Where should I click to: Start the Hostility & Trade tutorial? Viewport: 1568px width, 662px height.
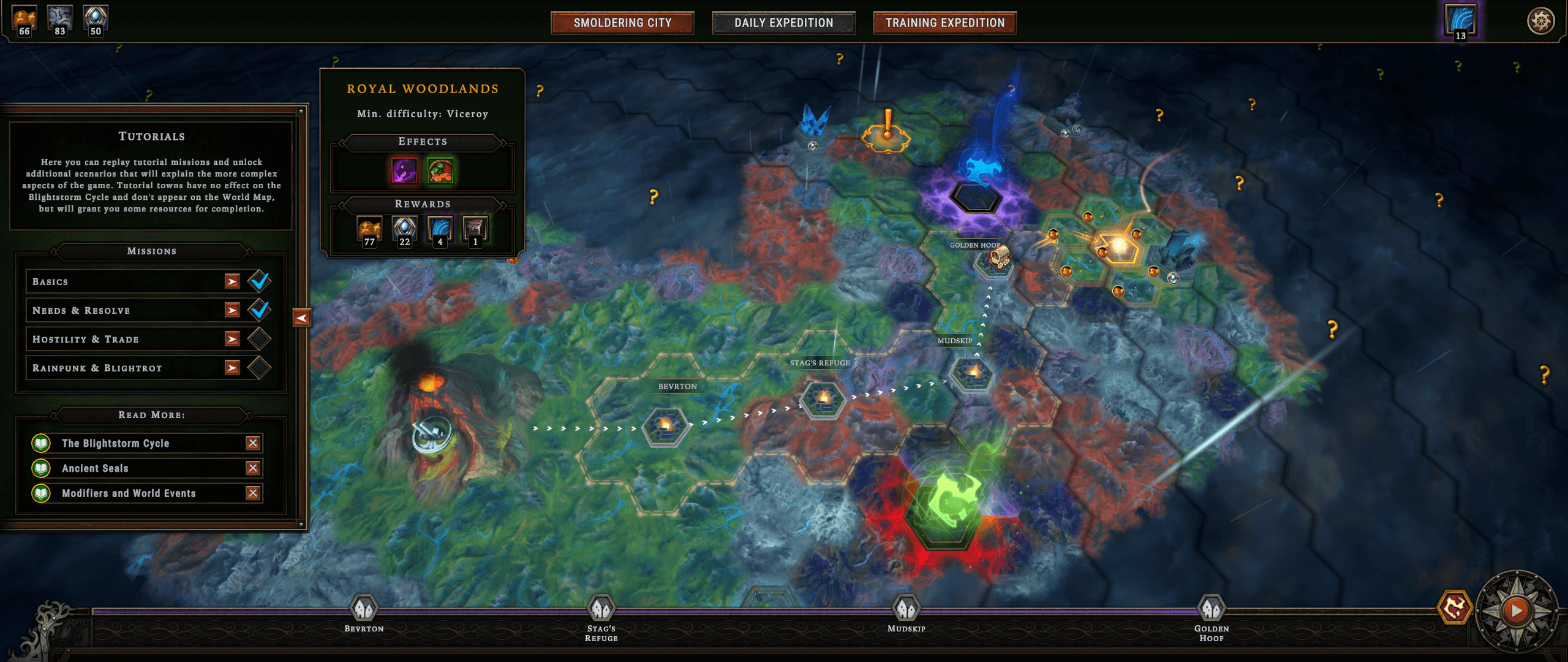pos(232,339)
